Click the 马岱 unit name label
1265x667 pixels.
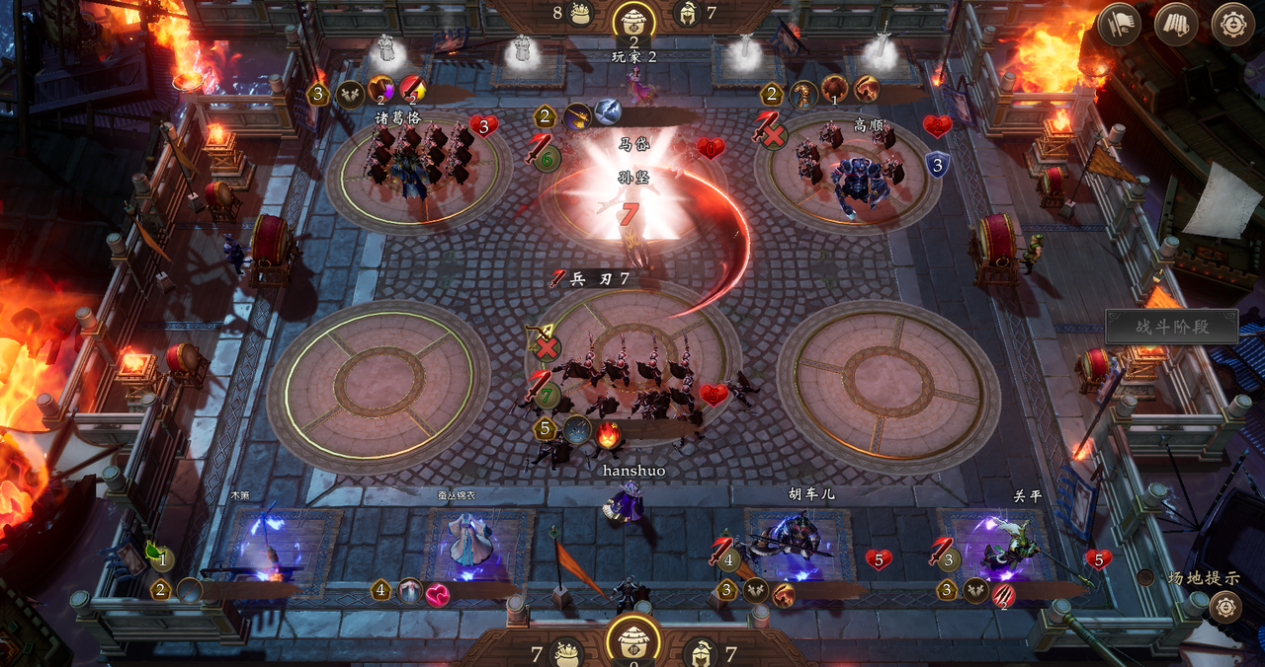634,145
